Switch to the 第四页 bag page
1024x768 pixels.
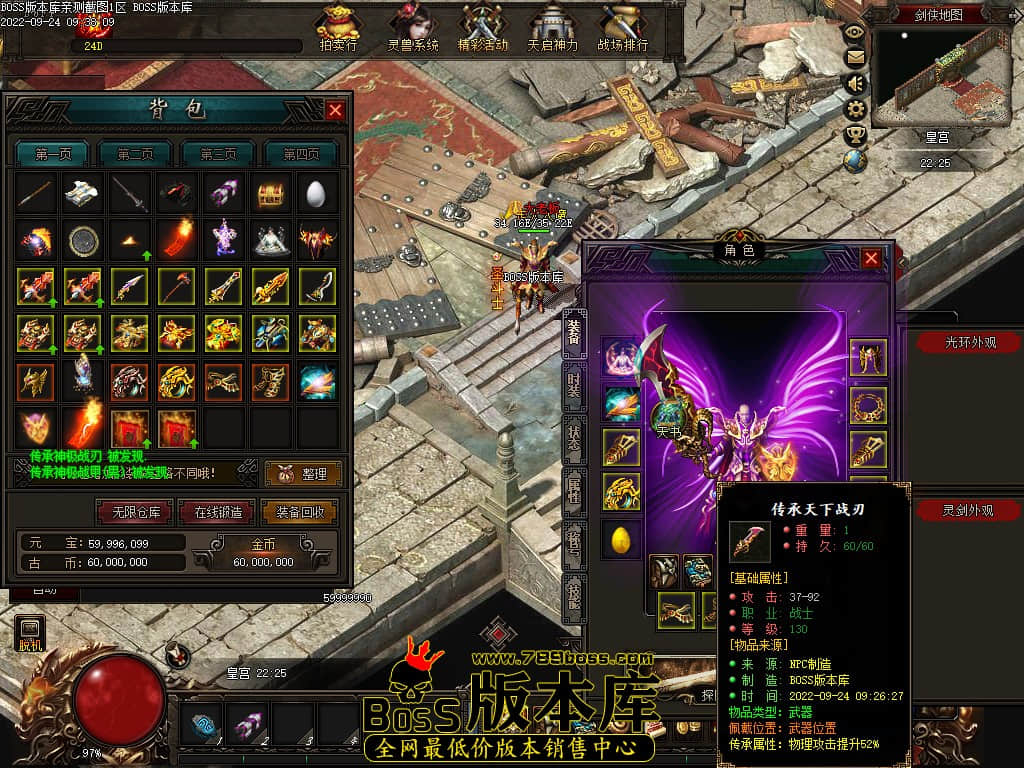300,154
